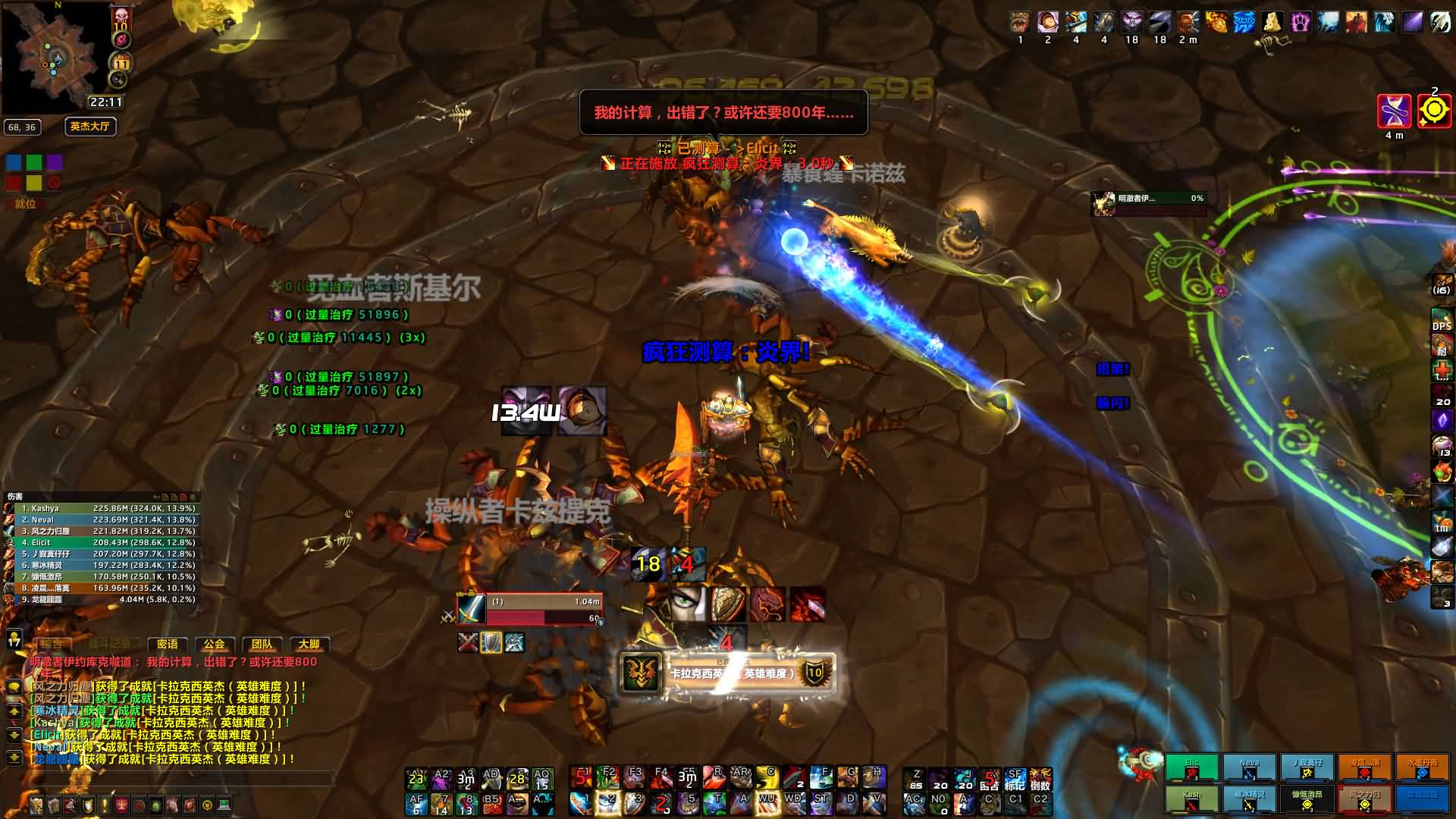The height and width of the screenshot is (819, 1456).
Task: Select the blue raid marker square
Action: tap(14, 162)
